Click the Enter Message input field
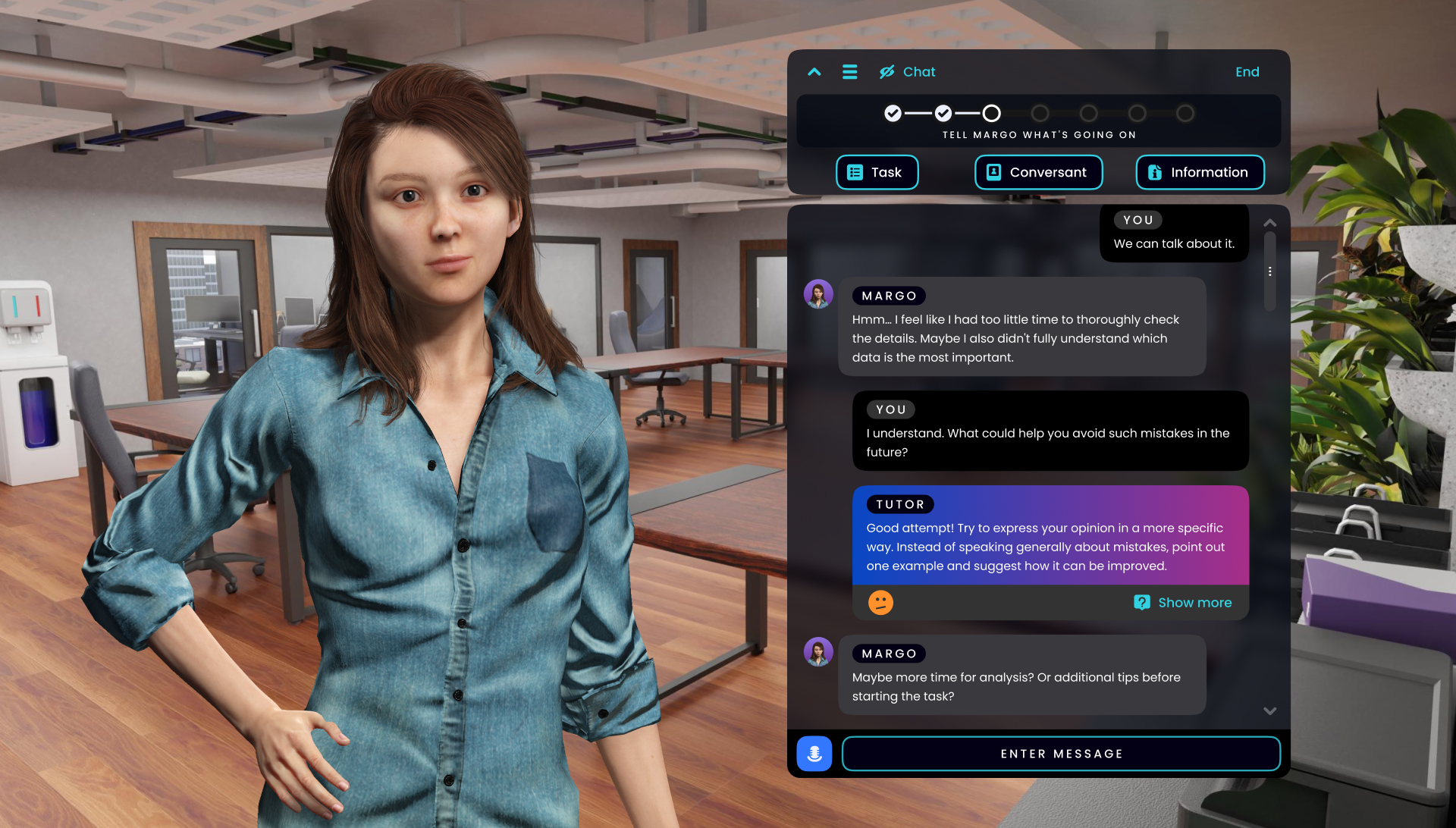This screenshot has height=828, width=1456. pyautogui.click(x=1061, y=754)
